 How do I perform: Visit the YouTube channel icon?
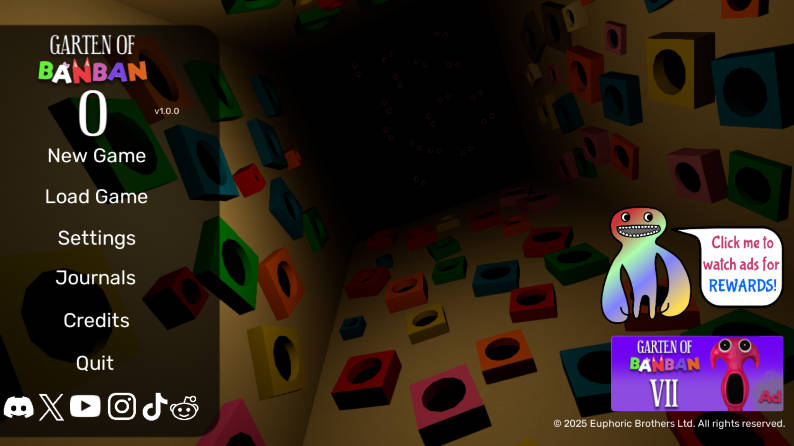click(x=85, y=406)
